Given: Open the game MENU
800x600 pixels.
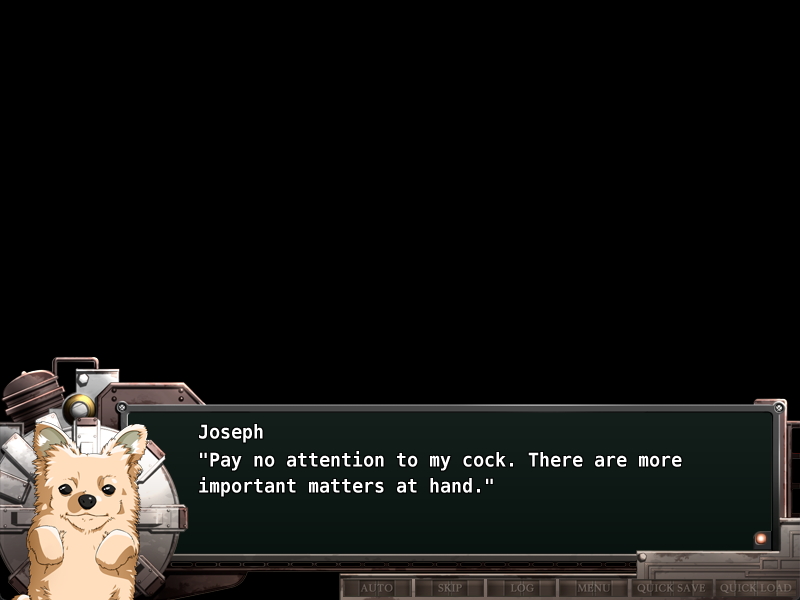Looking at the screenshot, I should 593,588.
